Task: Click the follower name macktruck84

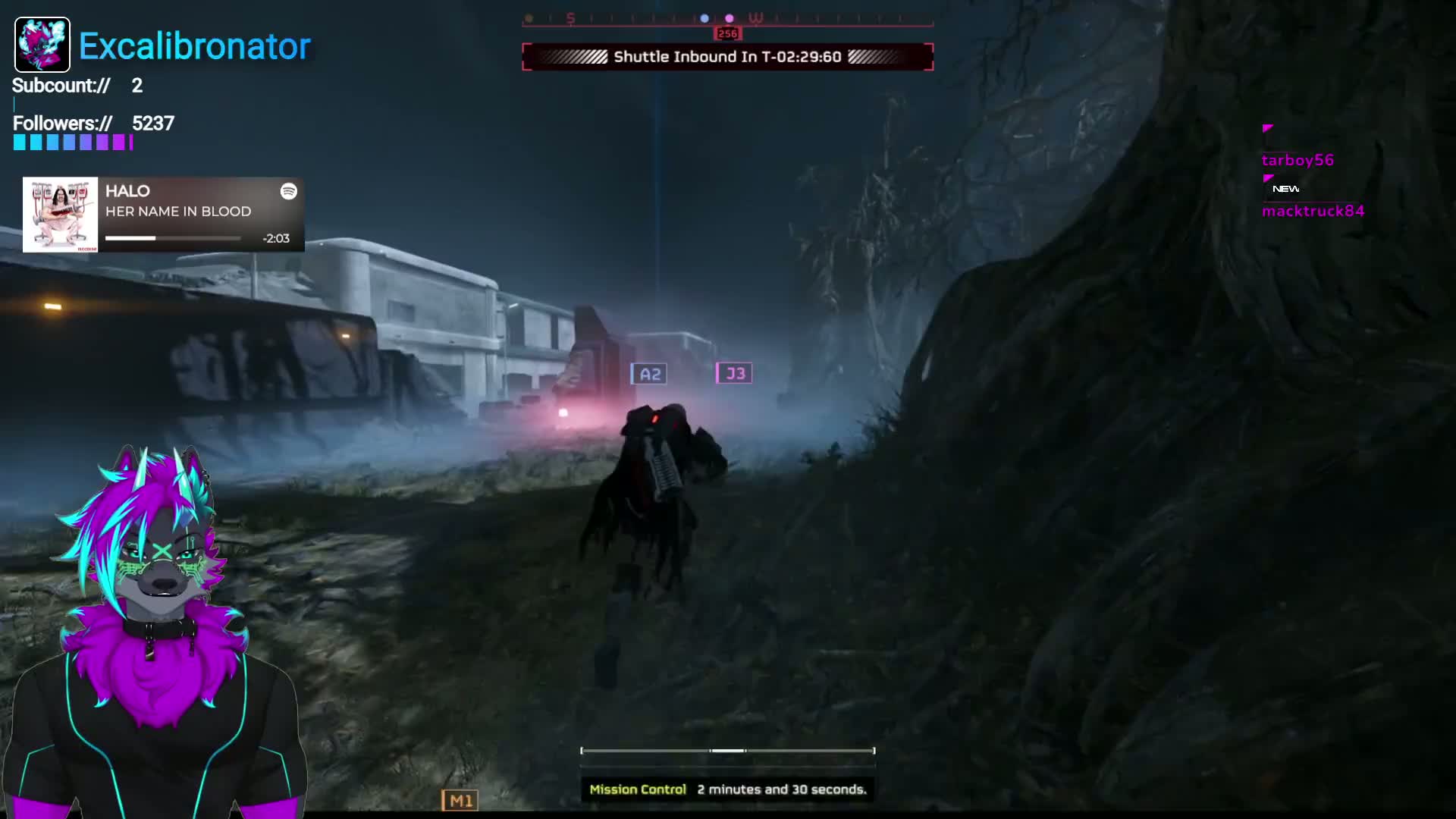Action: pos(1313,212)
